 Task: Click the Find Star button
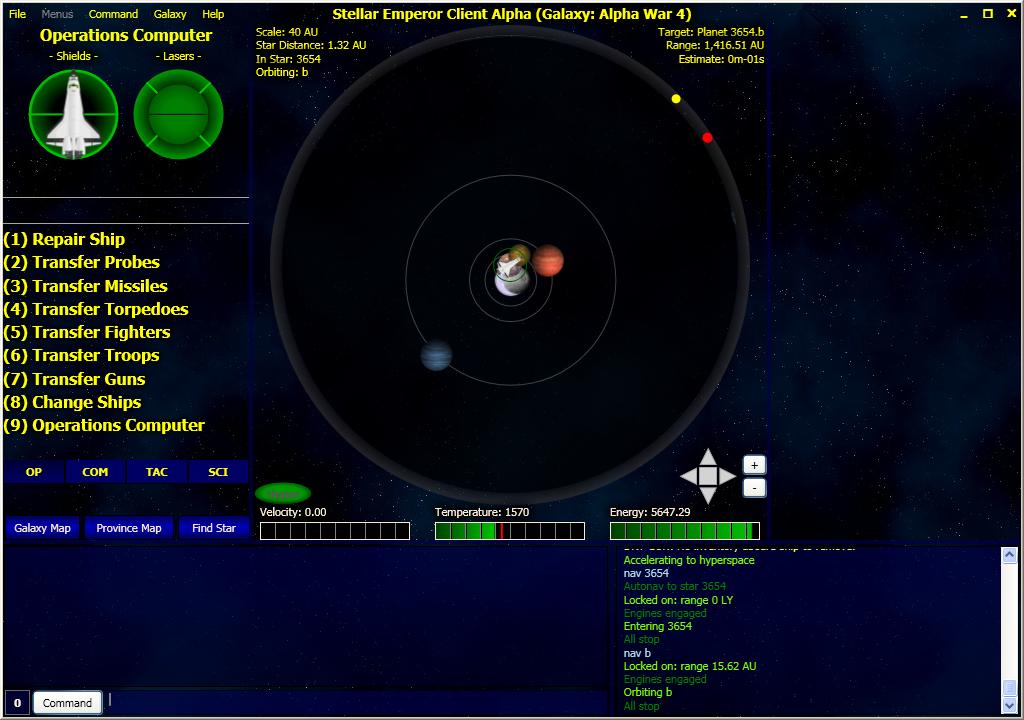click(x=214, y=528)
